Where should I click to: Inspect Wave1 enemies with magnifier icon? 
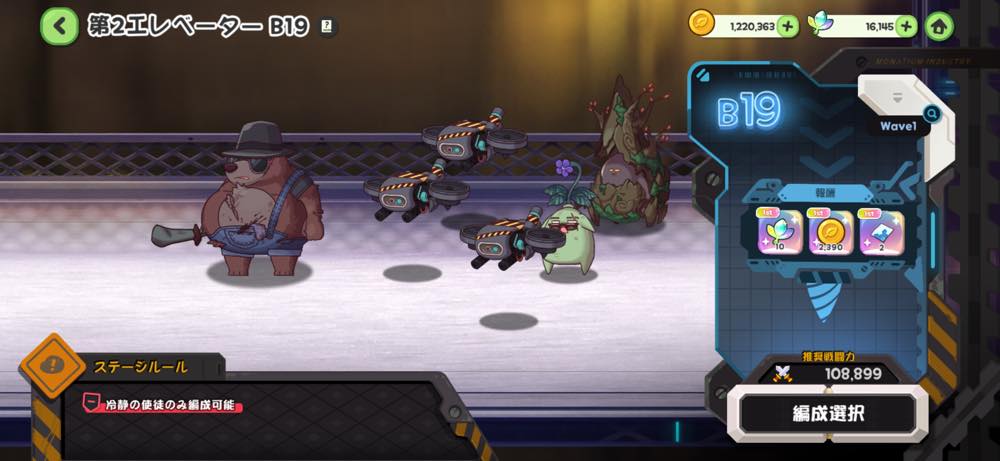tap(931, 113)
